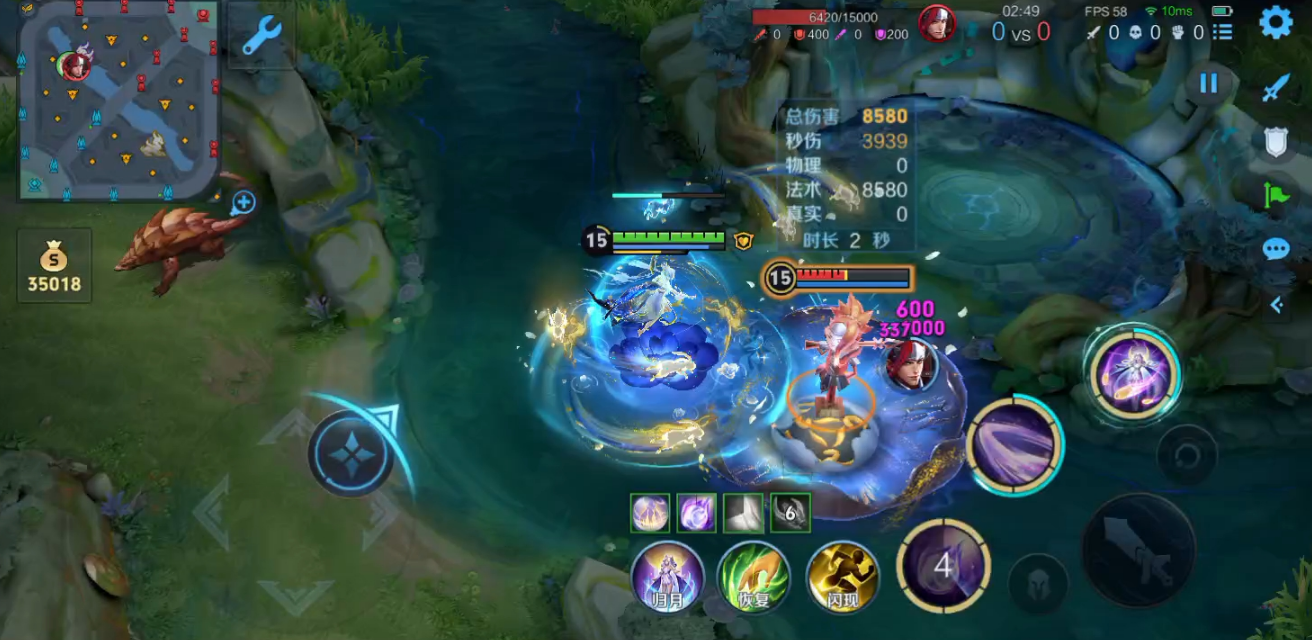Enlarge the minimap with the magnifier plus
Image resolution: width=1312 pixels, height=640 pixels.
243,204
